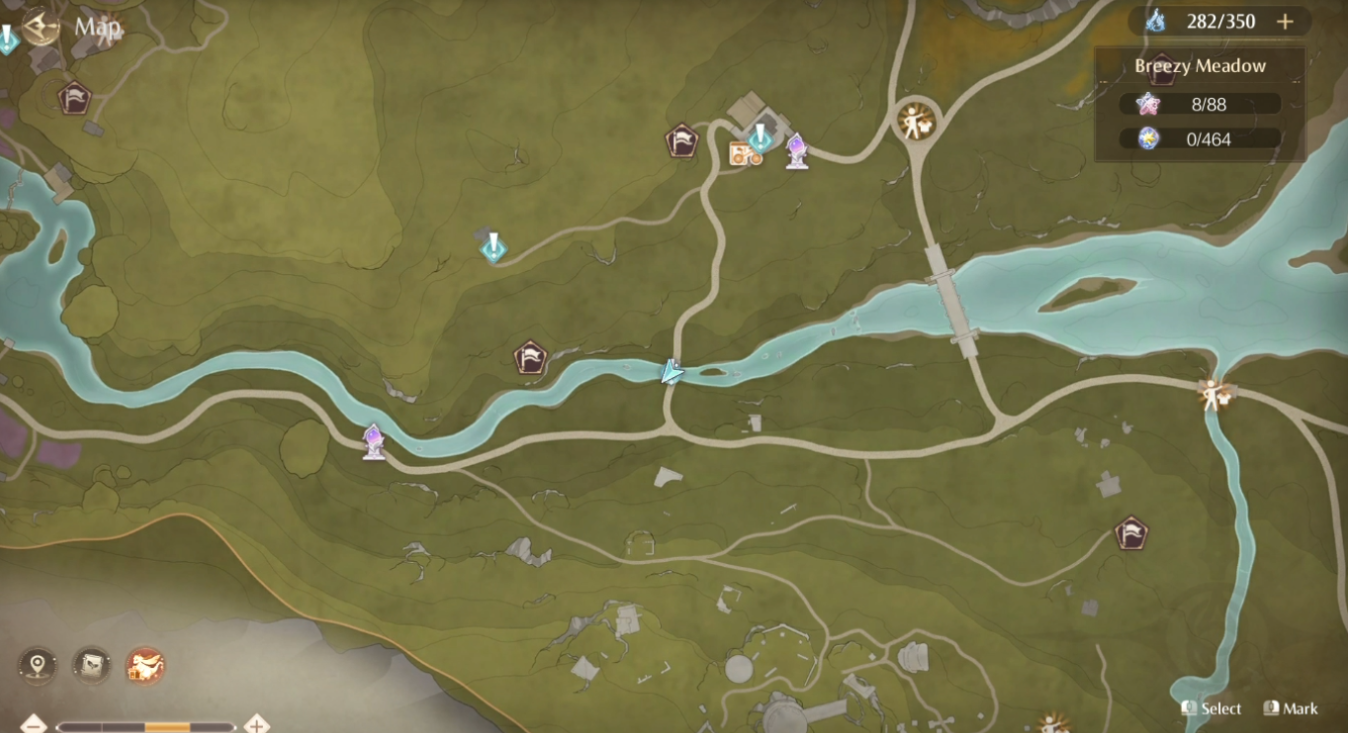Select the purple echo marker beside the village

coord(795,150)
